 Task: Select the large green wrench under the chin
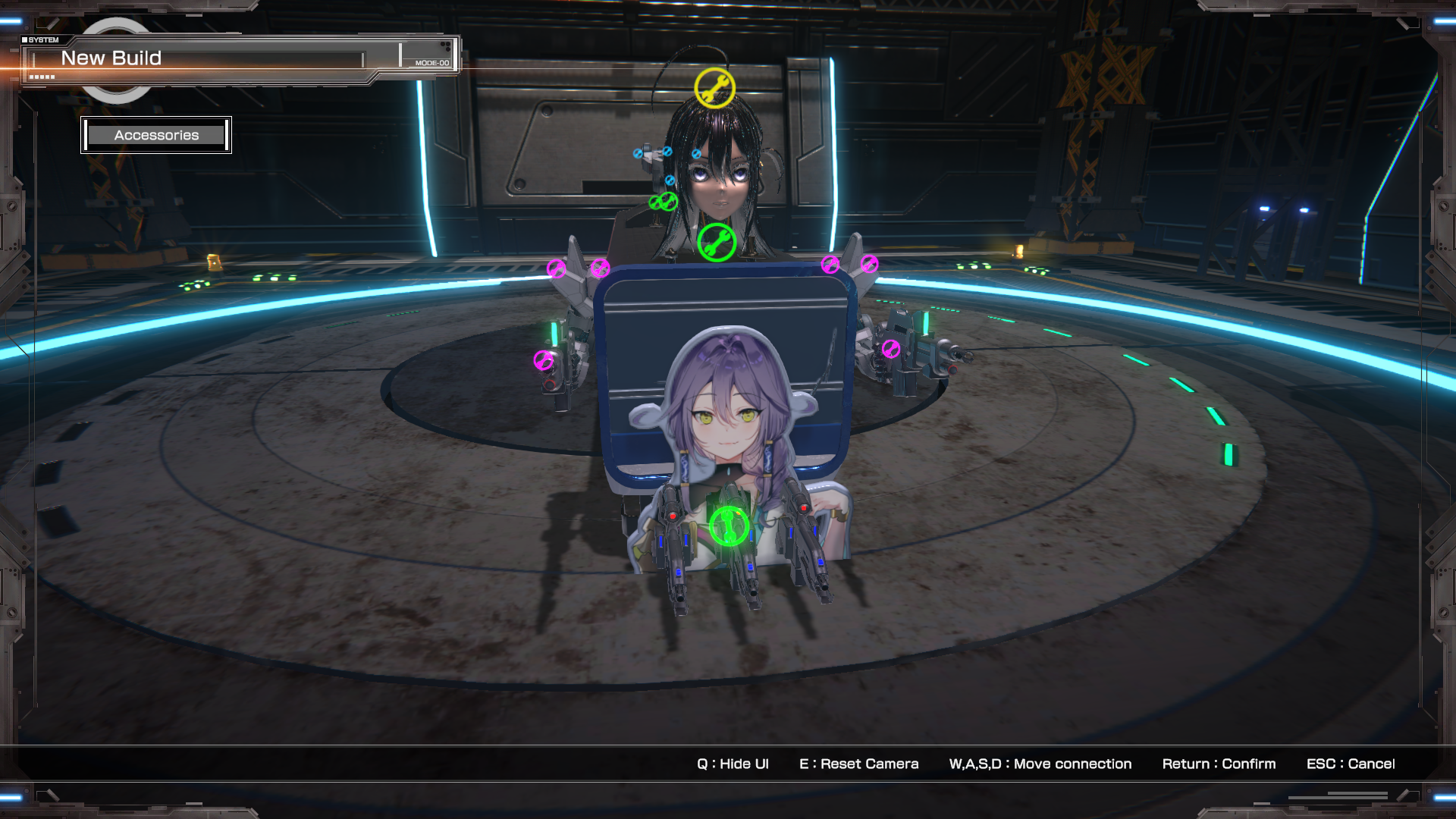tap(716, 243)
